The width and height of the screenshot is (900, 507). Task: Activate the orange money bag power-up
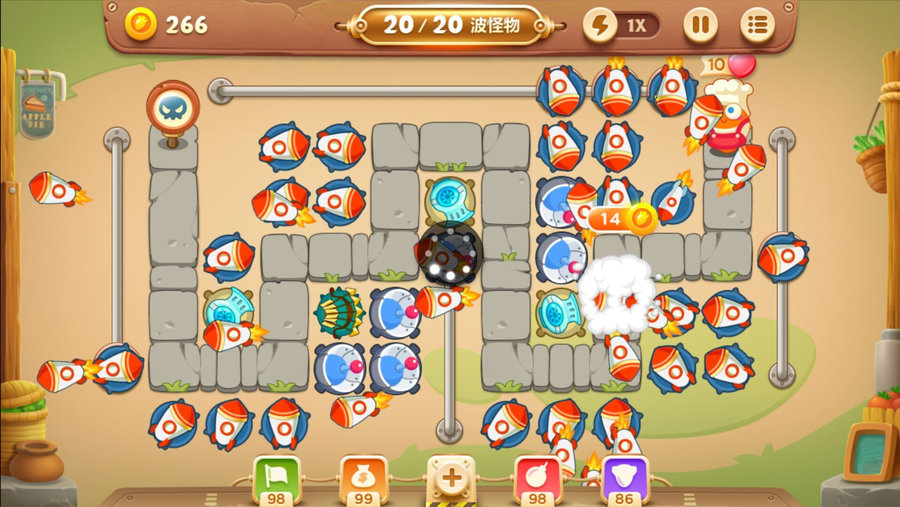click(363, 476)
